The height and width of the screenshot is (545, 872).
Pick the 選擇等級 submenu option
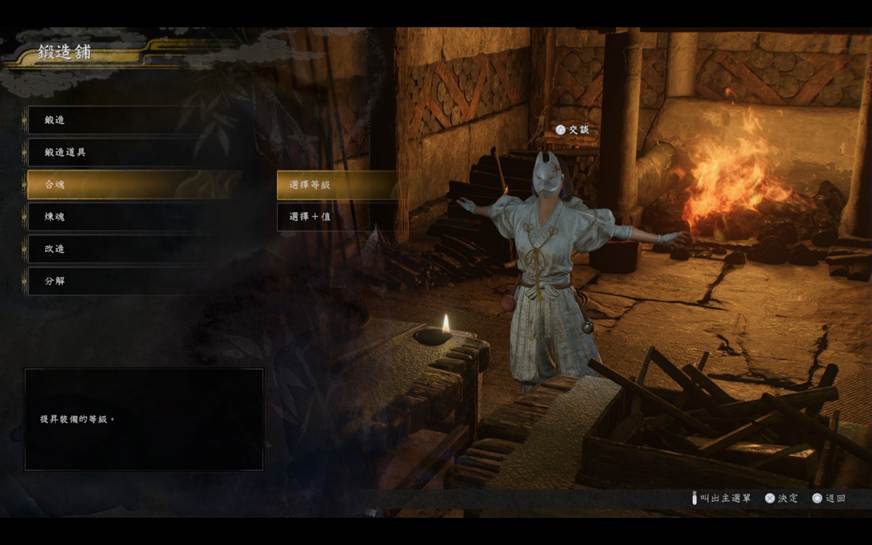point(334,184)
